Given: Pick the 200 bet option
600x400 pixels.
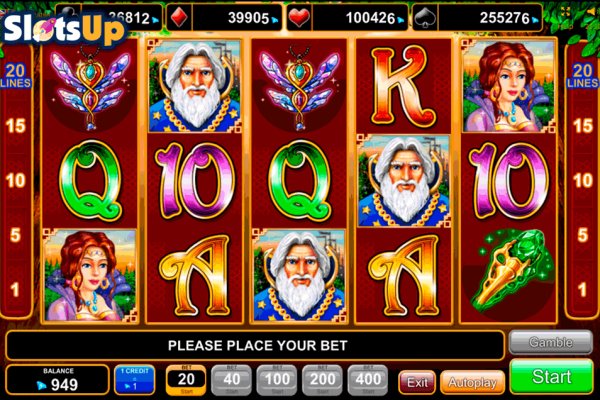Looking at the screenshot, I should (324, 380).
